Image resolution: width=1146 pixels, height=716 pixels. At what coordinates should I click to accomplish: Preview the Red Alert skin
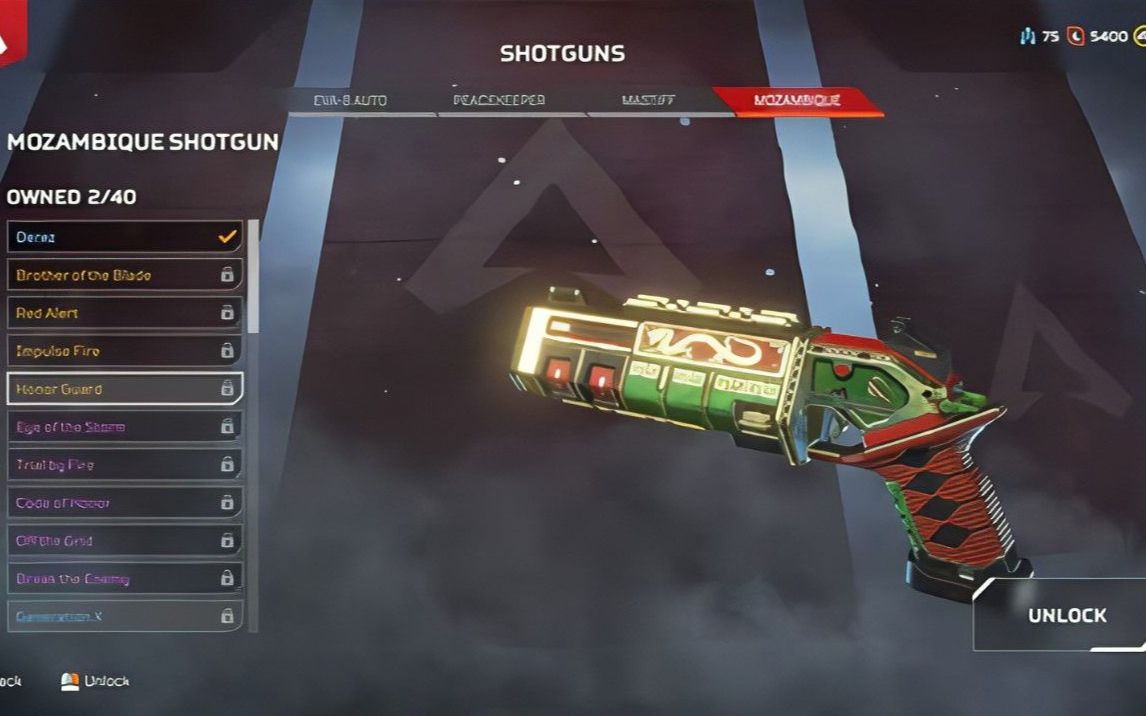[x=125, y=313]
